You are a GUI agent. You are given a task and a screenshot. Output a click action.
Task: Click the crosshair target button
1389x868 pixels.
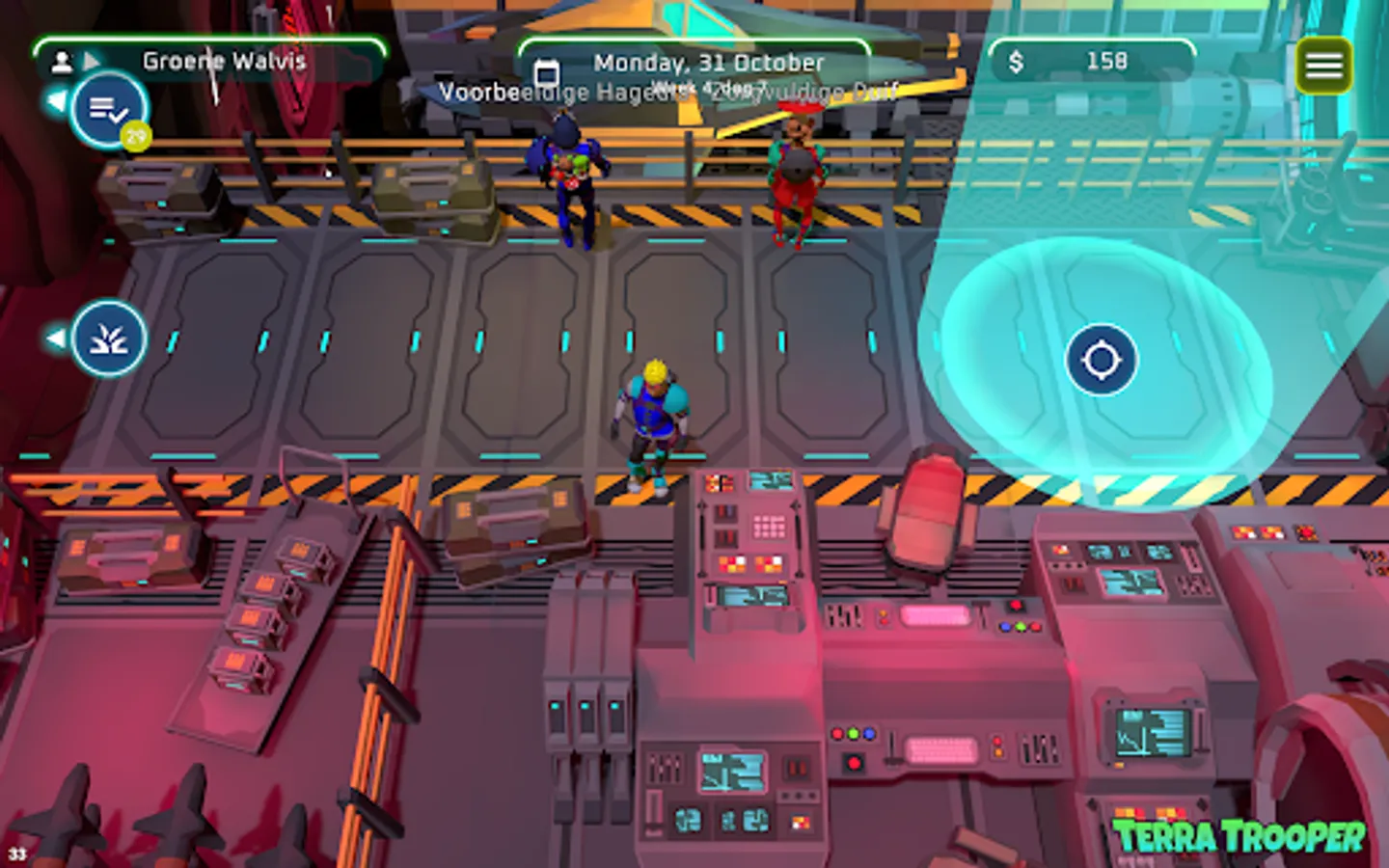[x=1102, y=360]
